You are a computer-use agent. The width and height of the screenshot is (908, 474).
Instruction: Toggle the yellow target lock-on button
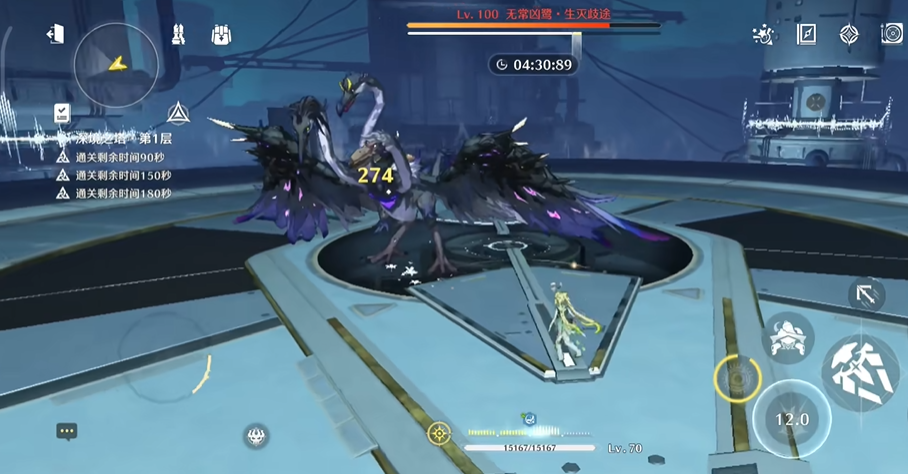[x=438, y=433]
